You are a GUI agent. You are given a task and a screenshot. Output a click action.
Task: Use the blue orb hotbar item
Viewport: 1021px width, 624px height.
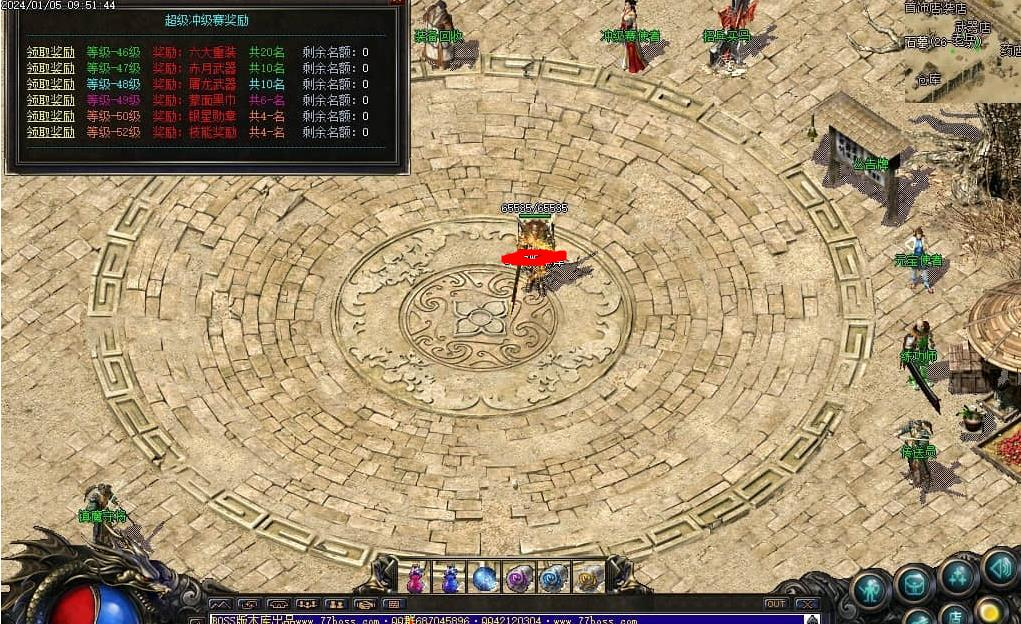484,578
